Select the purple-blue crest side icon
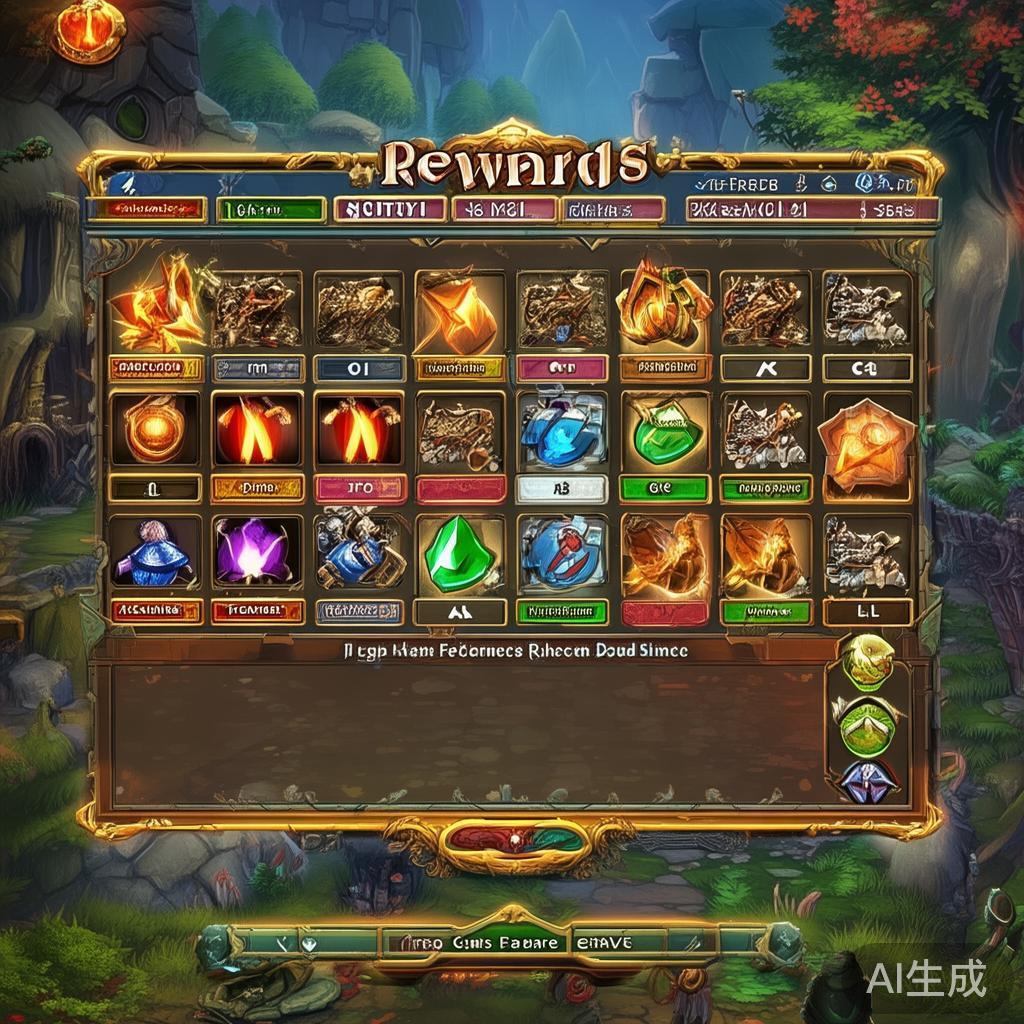 pos(866,780)
